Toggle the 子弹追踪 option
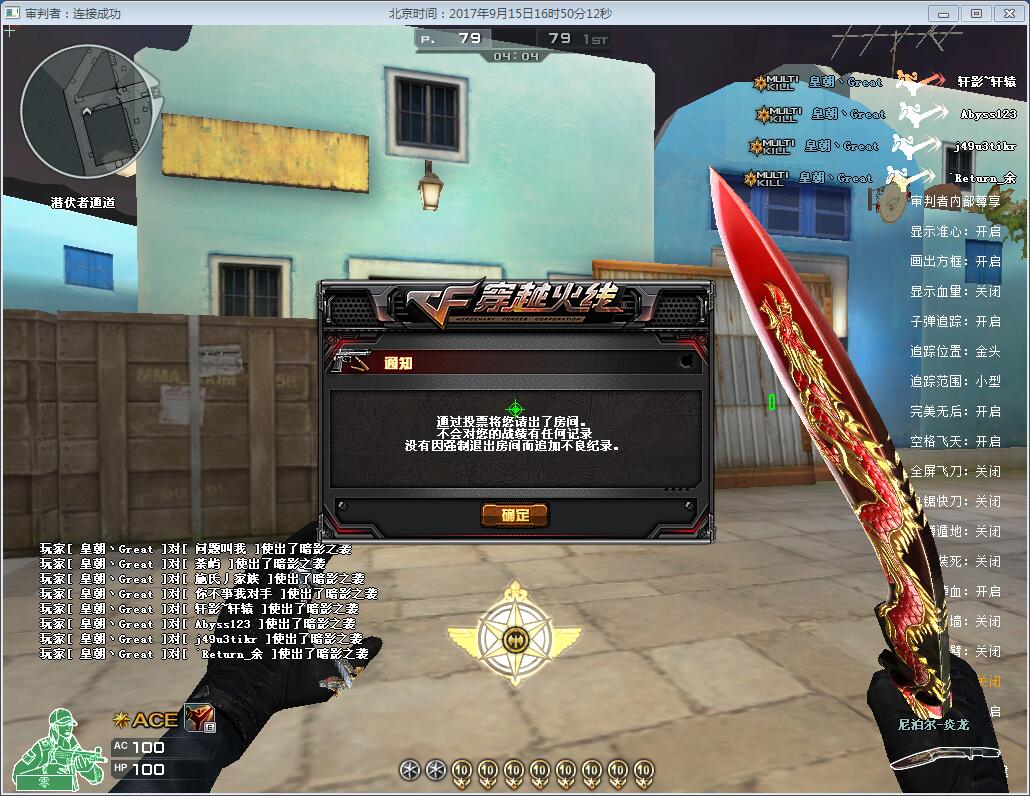Viewport: 1030px width, 796px height. pos(955,321)
